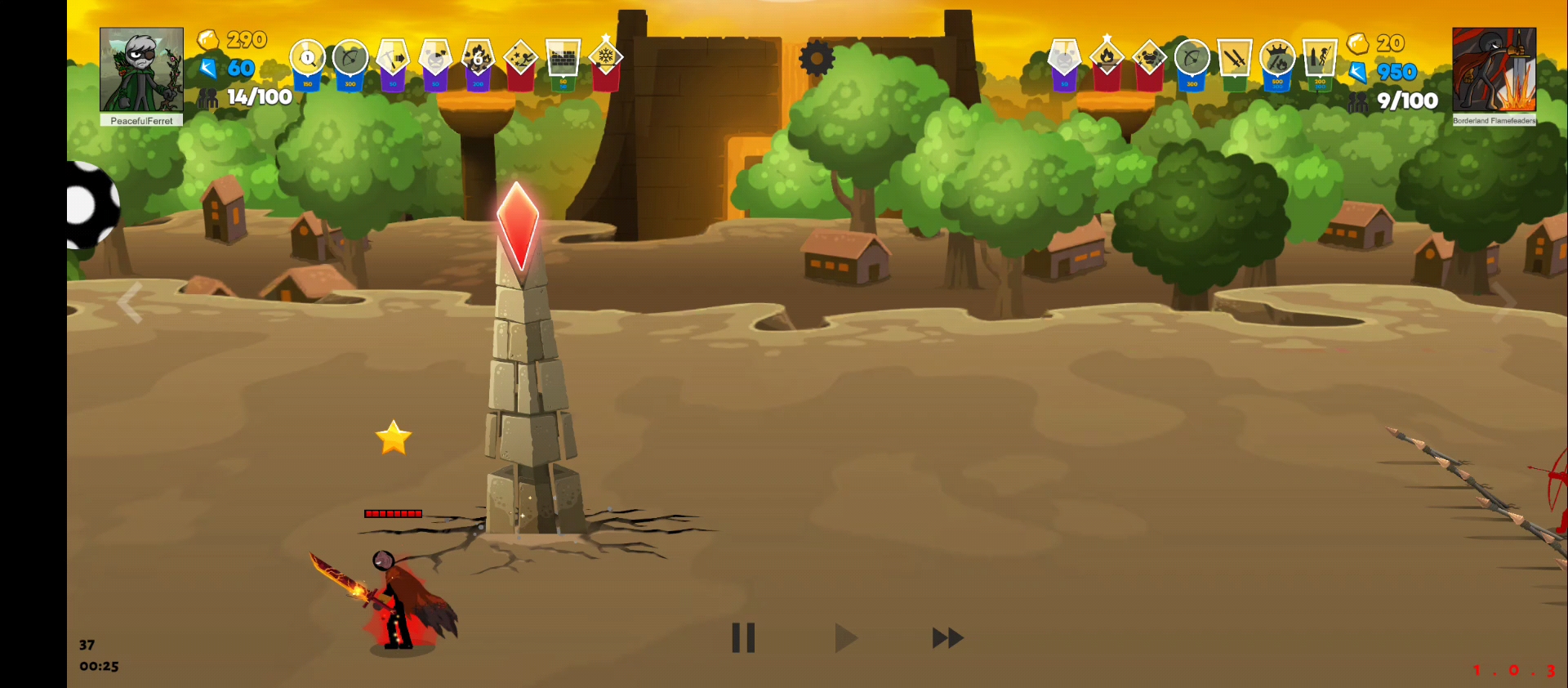1568x688 pixels.
Task: Pick the twin swords card
Action: [1234, 59]
